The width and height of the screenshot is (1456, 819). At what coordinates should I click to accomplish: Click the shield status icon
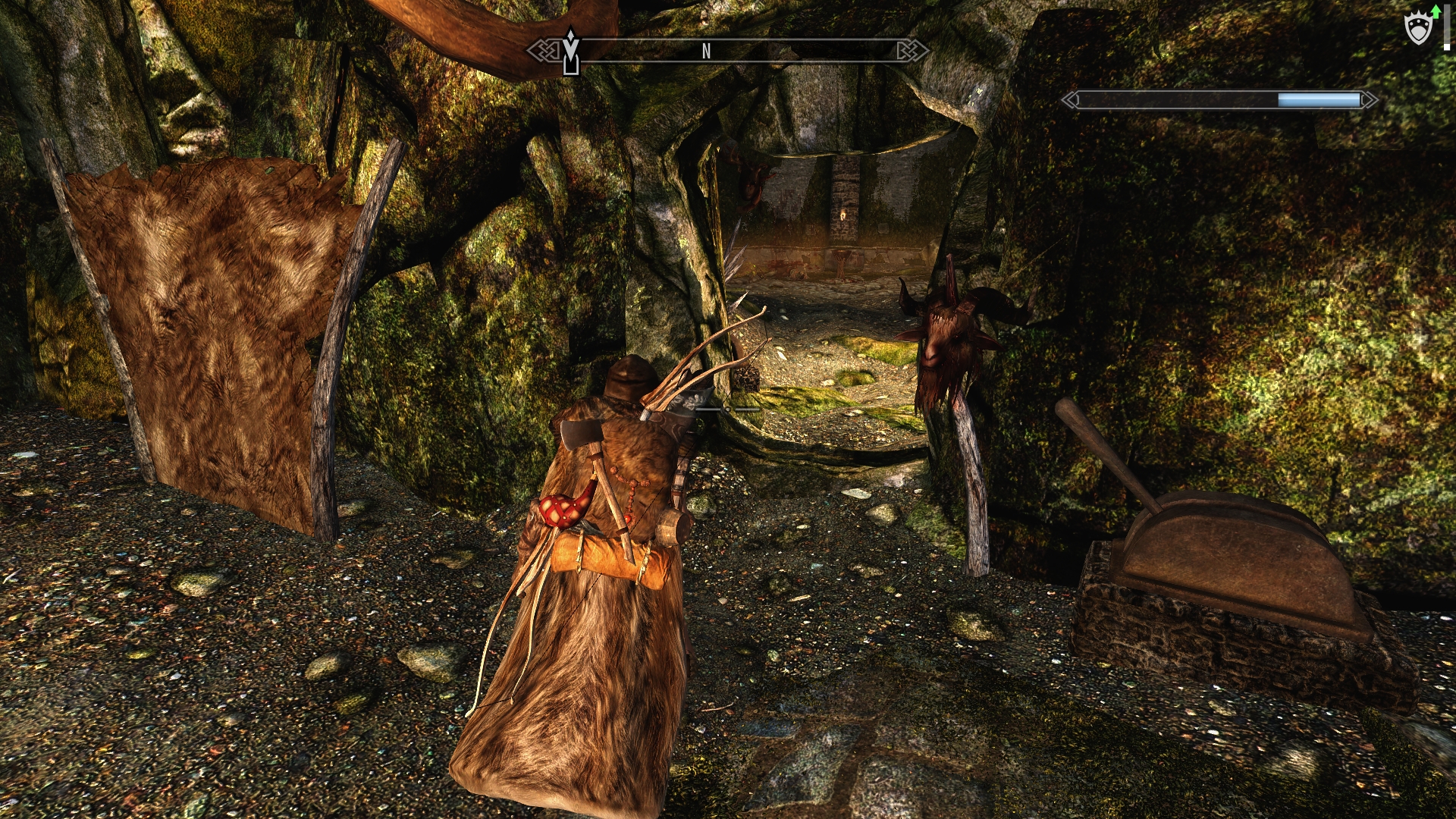click(x=1418, y=30)
